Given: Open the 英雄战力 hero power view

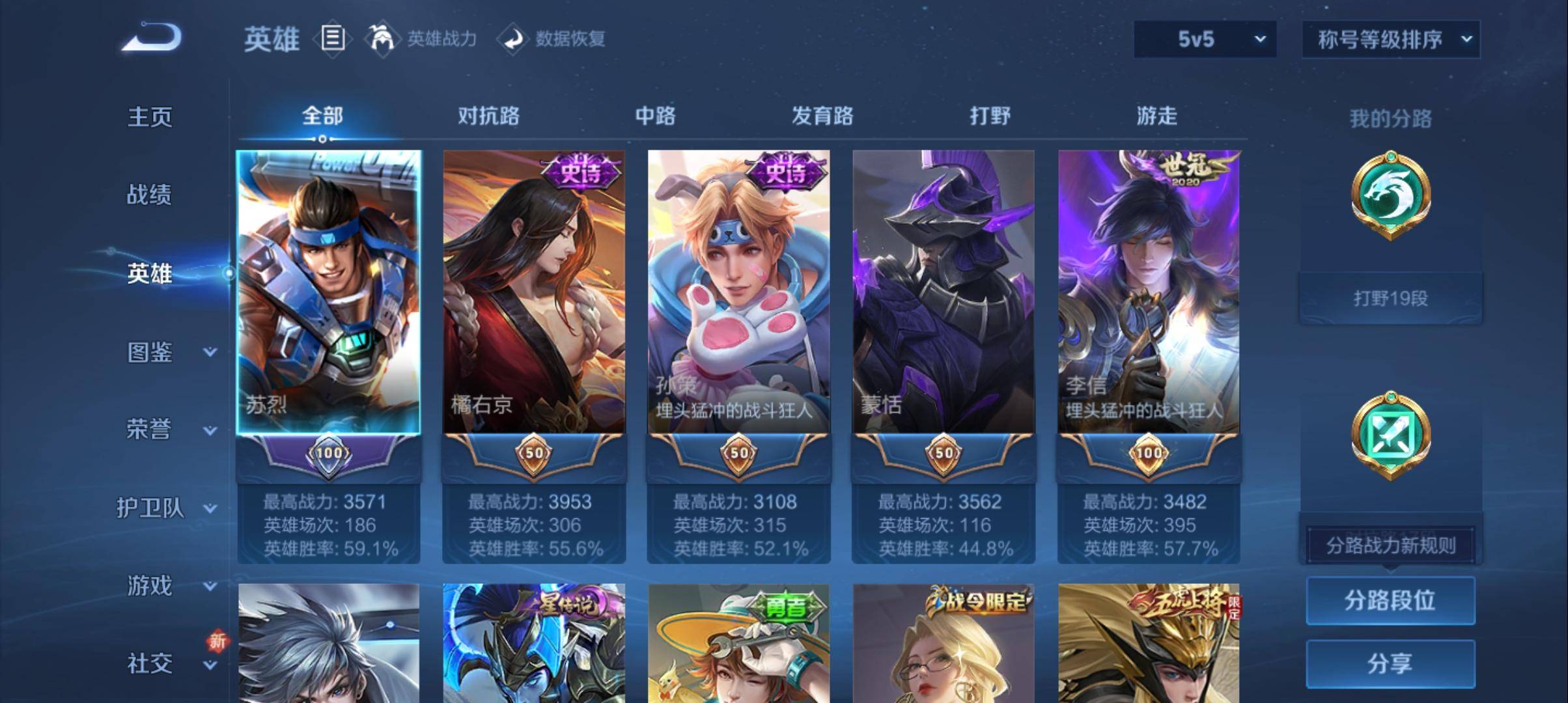Looking at the screenshot, I should pos(423,39).
